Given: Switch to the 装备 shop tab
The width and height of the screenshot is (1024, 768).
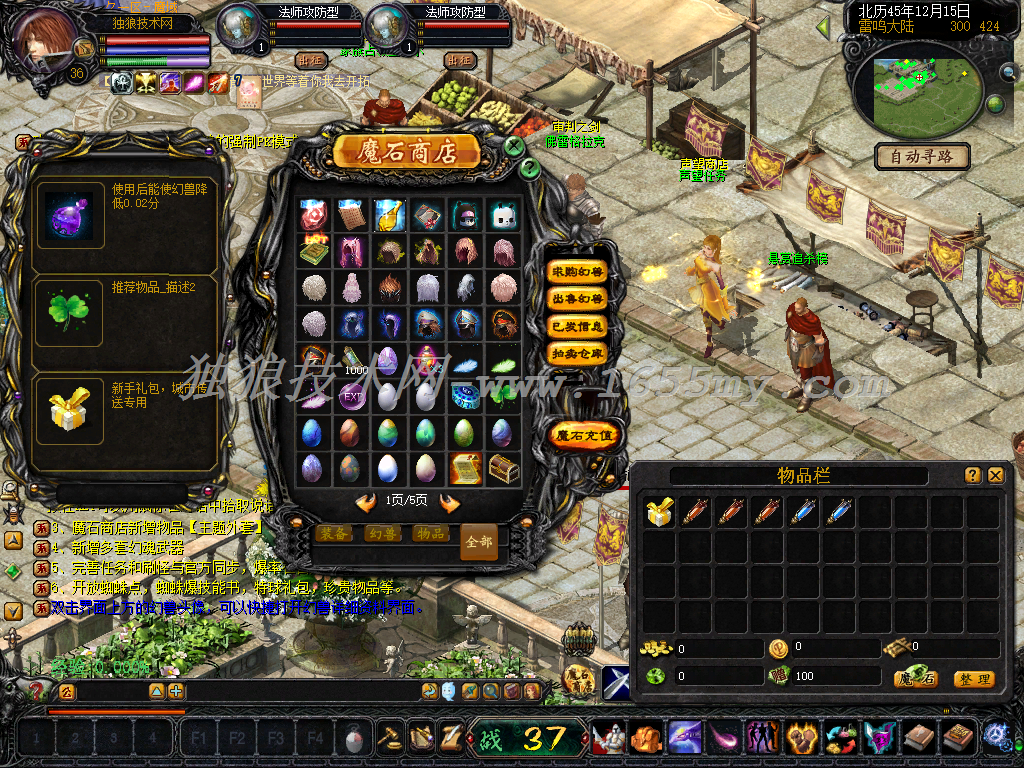Looking at the screenshot, I should point(334,533).
